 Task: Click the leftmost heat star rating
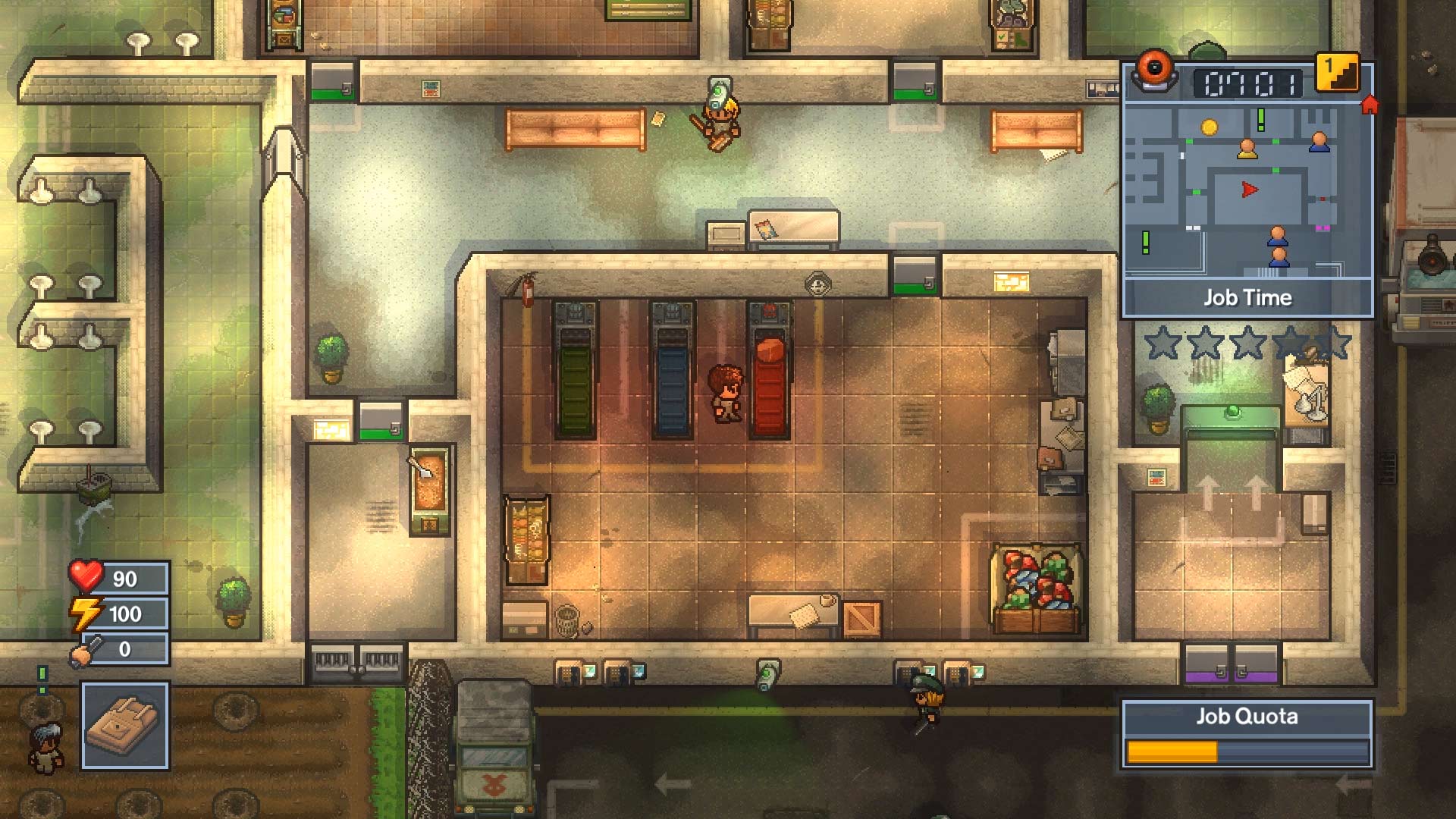point(1164,343)
